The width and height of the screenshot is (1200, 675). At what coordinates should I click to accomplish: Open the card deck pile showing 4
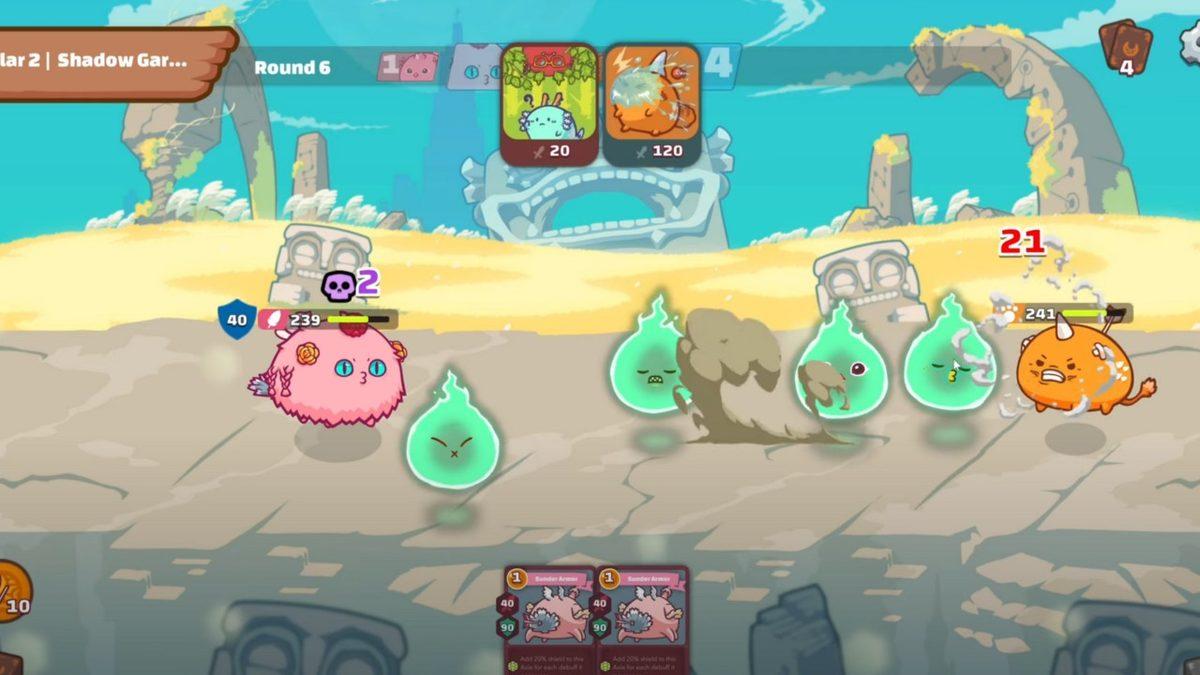pyautogui.click(x=1125, y=48)
